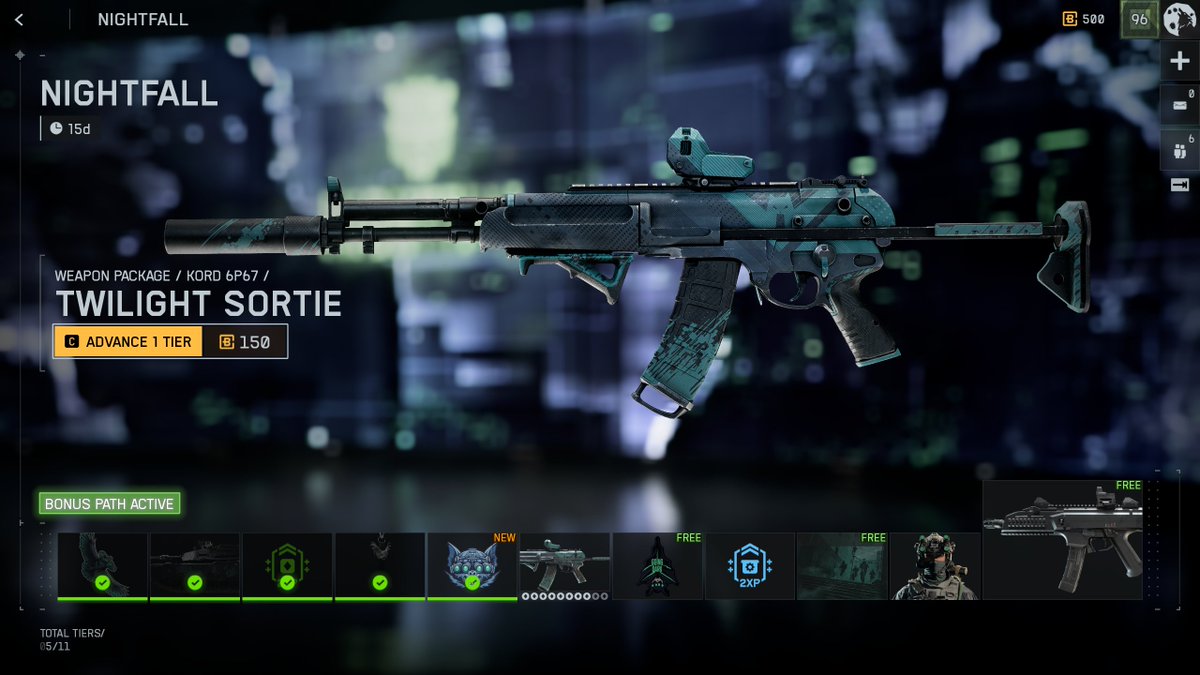This screenshot has width=1200, height=675.
Task: Open the player level 96 badge
Action: pyautogui.click(x=1138, y=19)
